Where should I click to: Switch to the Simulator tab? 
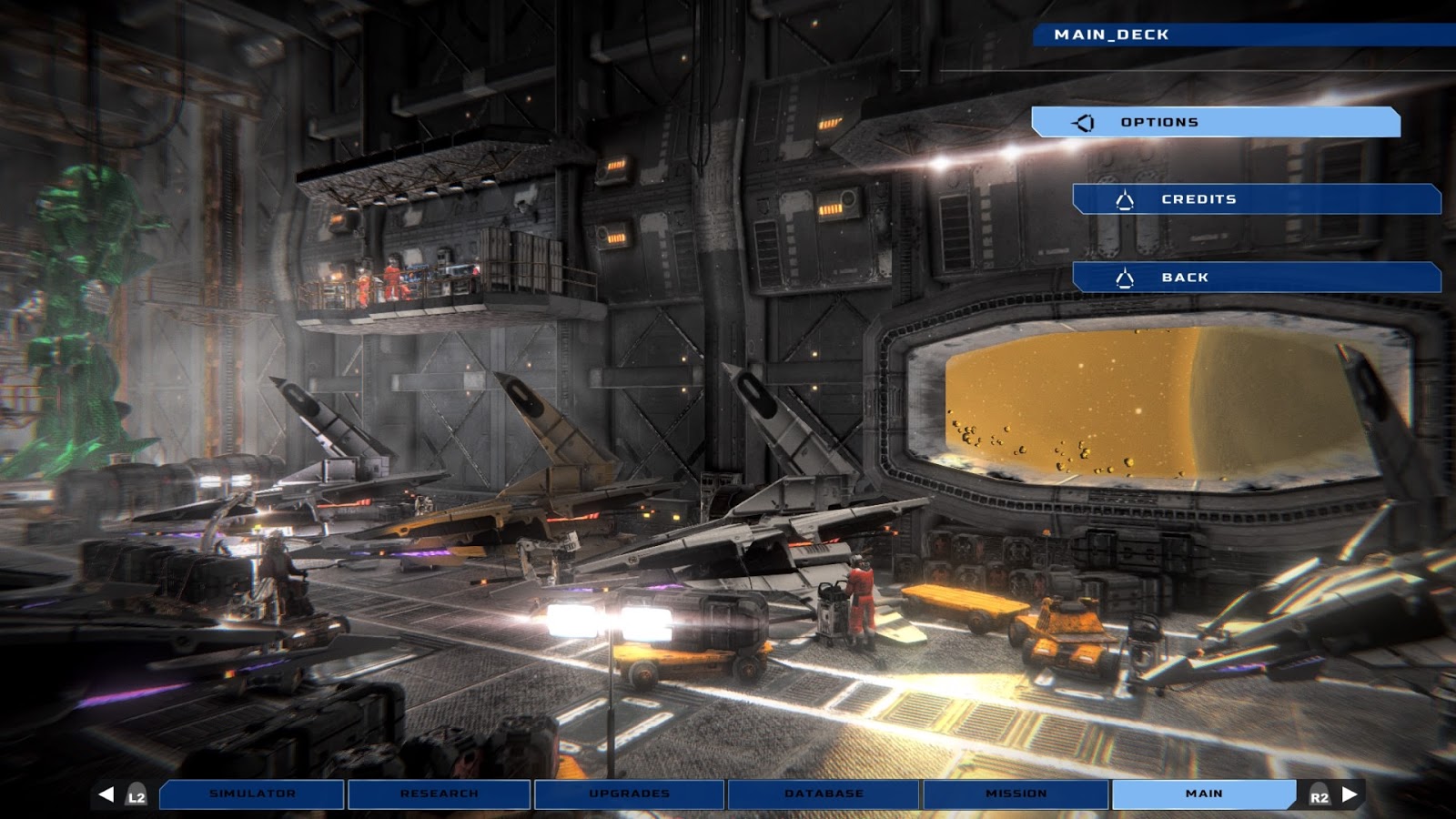[x=252, y=794]
